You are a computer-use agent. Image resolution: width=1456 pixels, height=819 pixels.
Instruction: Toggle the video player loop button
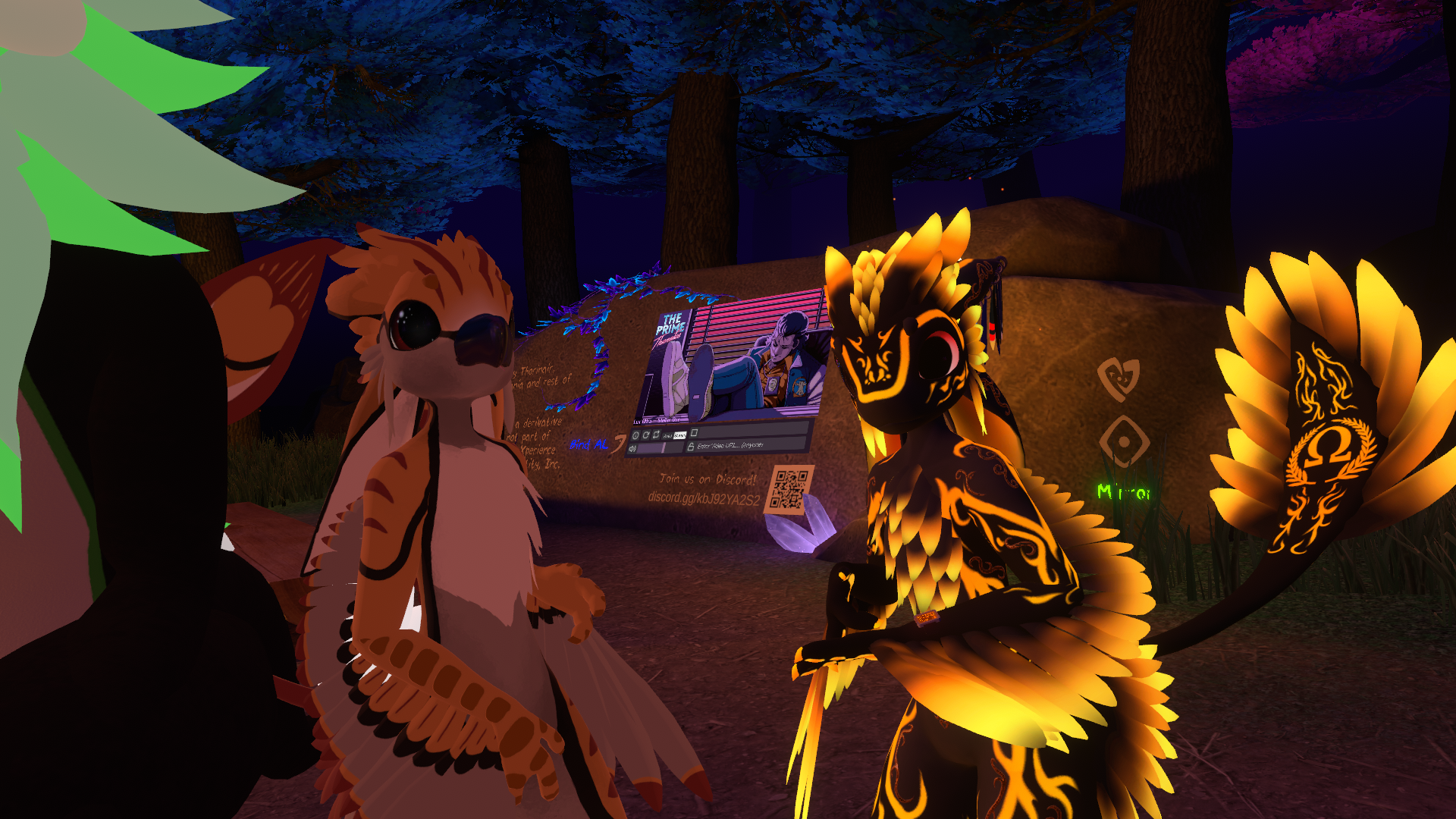click(x=656, y=435)
